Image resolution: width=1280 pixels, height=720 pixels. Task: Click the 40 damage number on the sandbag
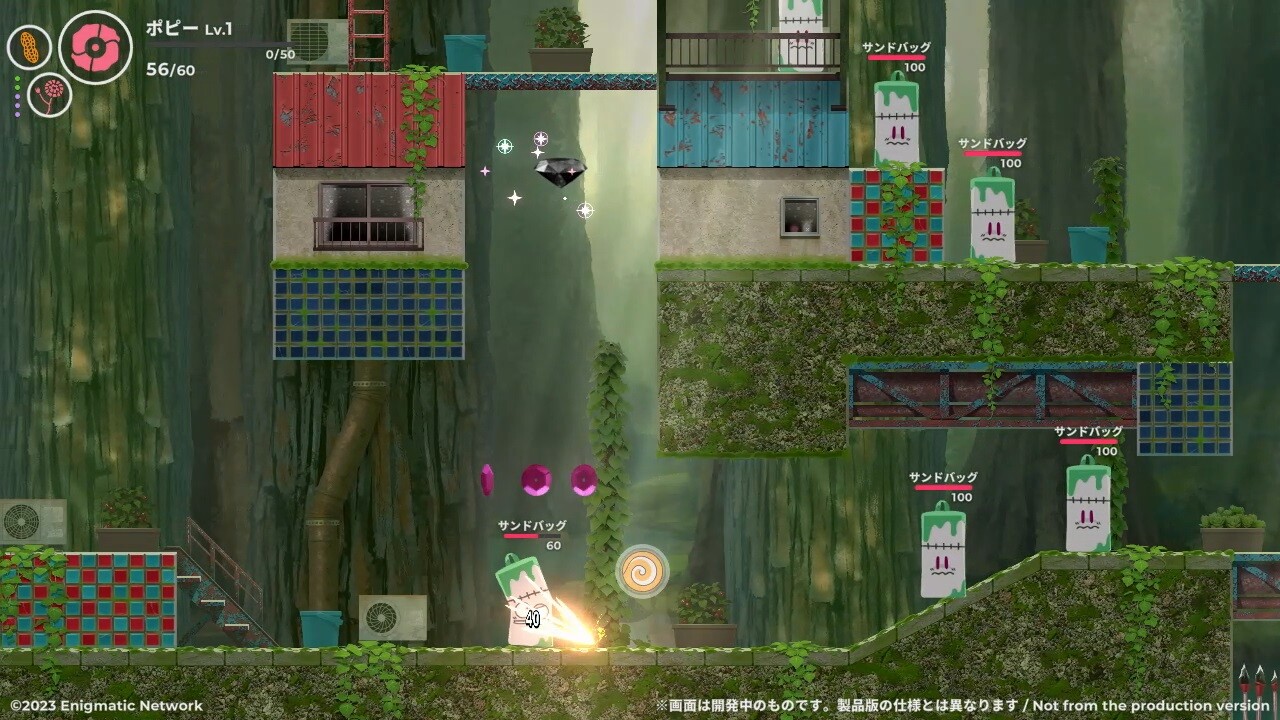coord(533,619)
